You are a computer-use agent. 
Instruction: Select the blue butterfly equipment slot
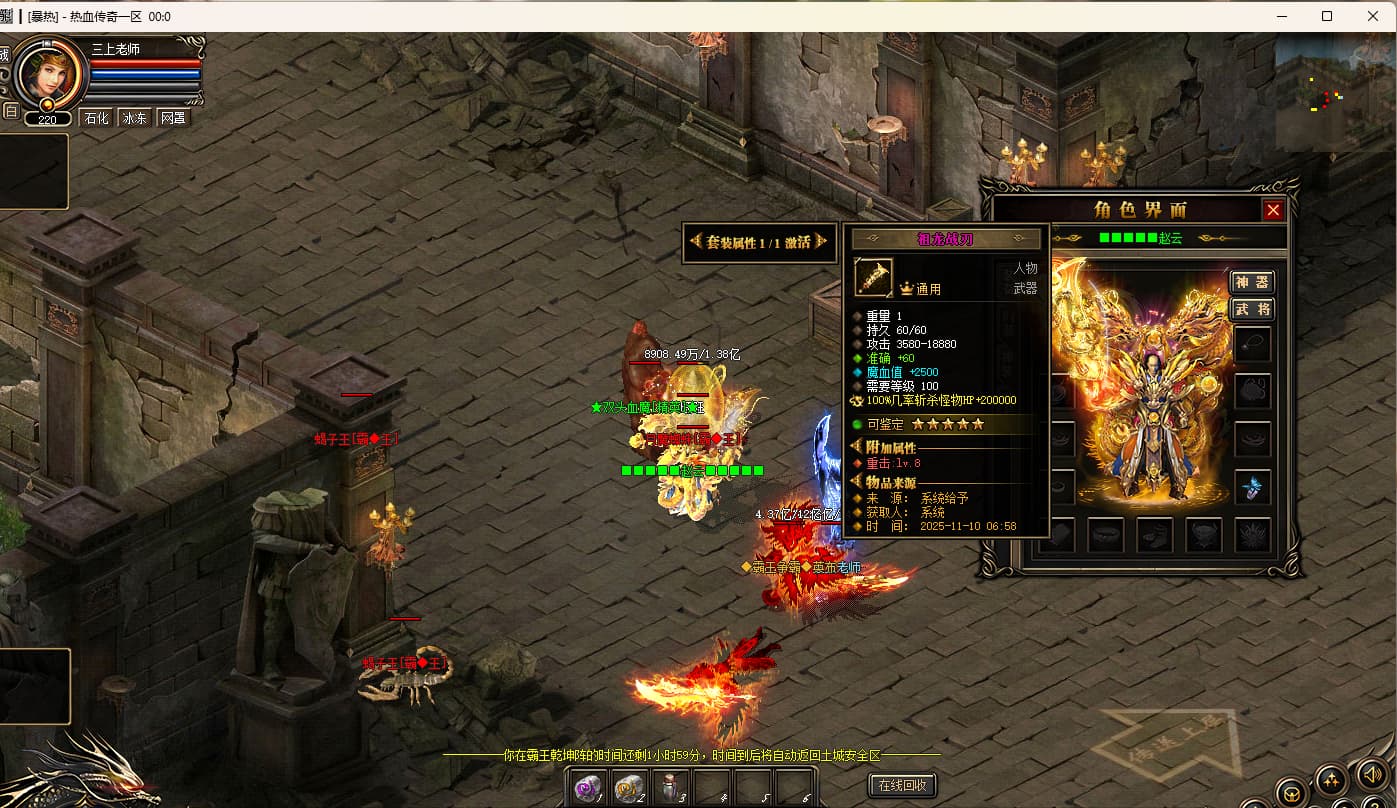1252,487
